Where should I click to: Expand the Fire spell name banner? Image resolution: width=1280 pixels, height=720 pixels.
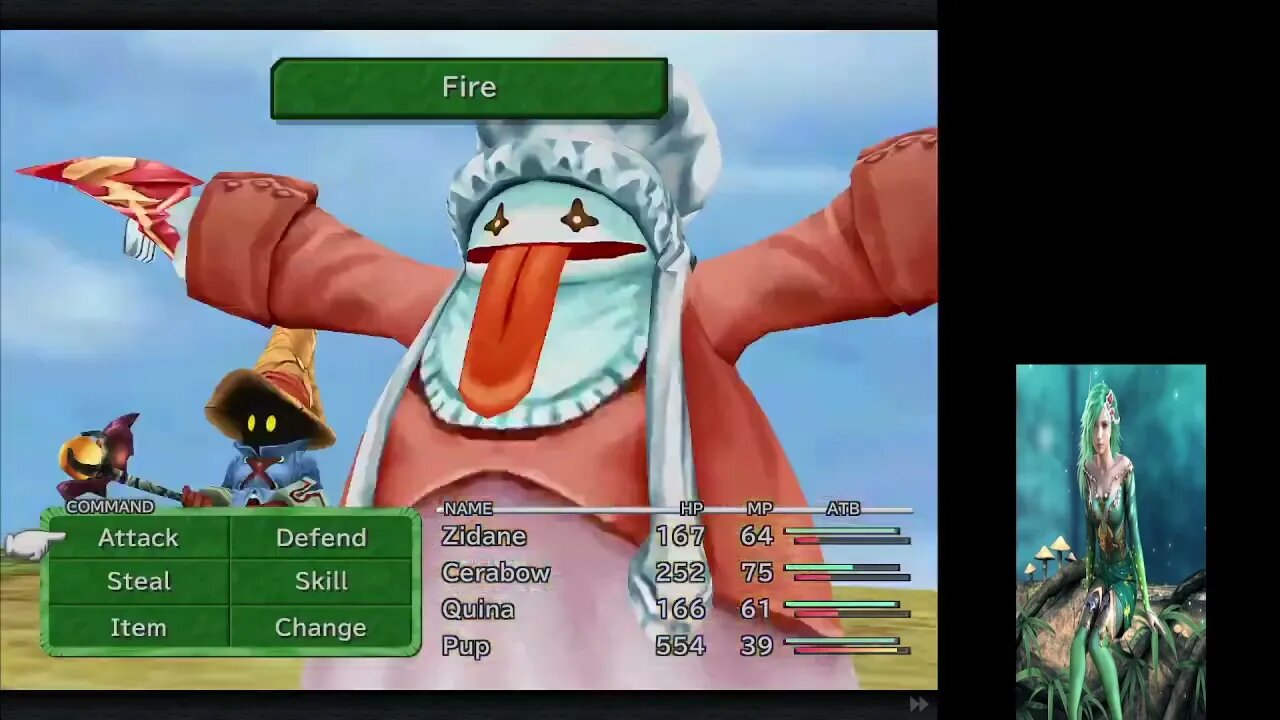point(468,87)
